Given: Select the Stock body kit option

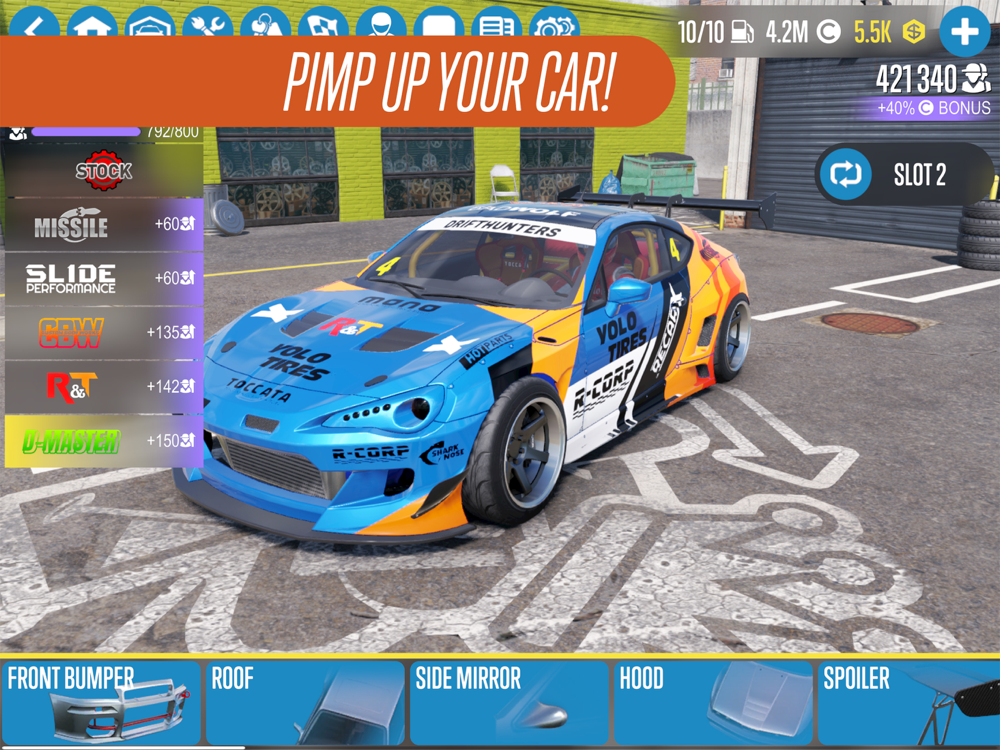Looking at the screenshot, I should pos(103,171).
